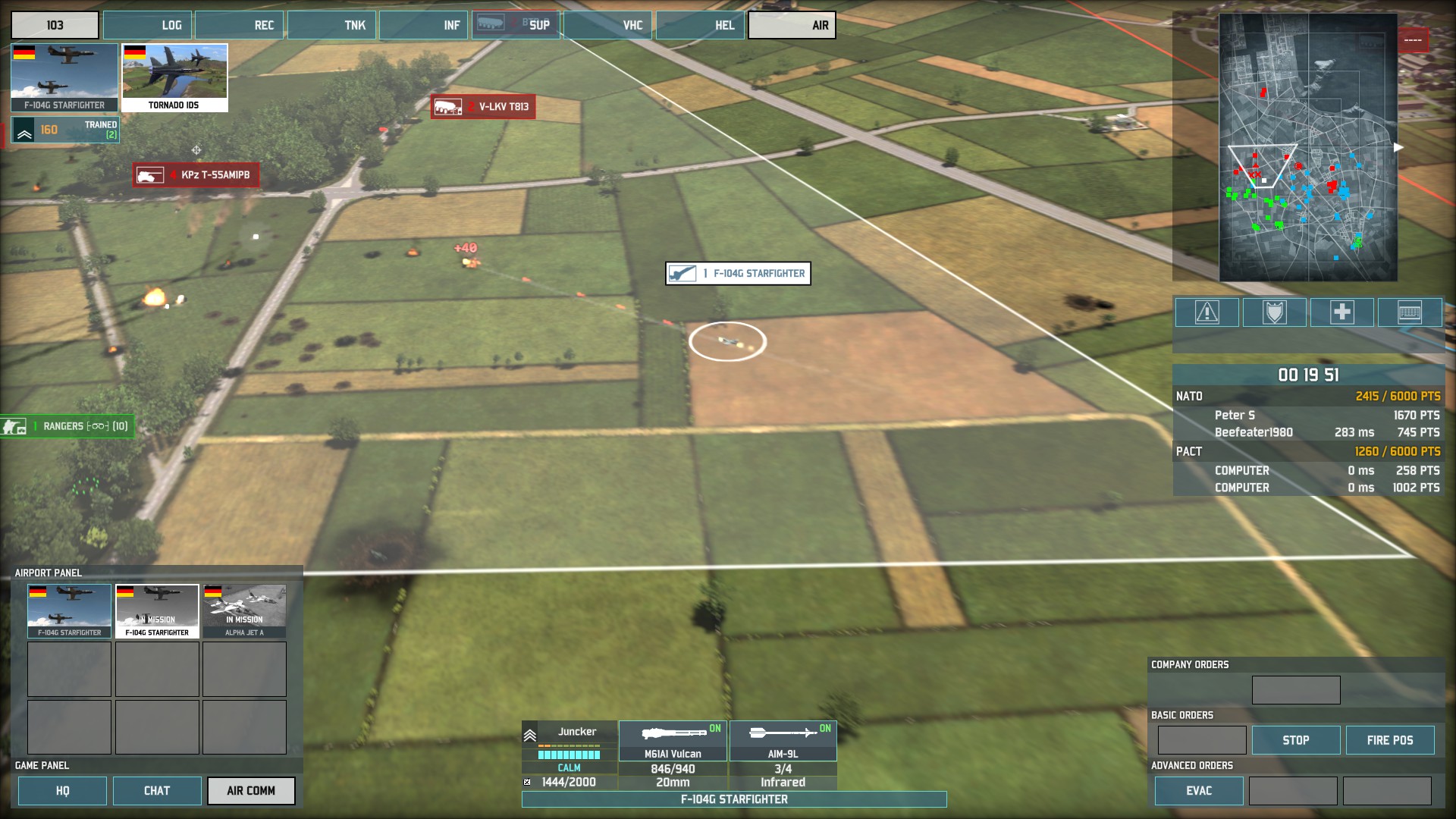Activate the warning triangle minimap button
Image resolution: width=1456 pixels, height=819 pixels.
tap(1207, 312)
